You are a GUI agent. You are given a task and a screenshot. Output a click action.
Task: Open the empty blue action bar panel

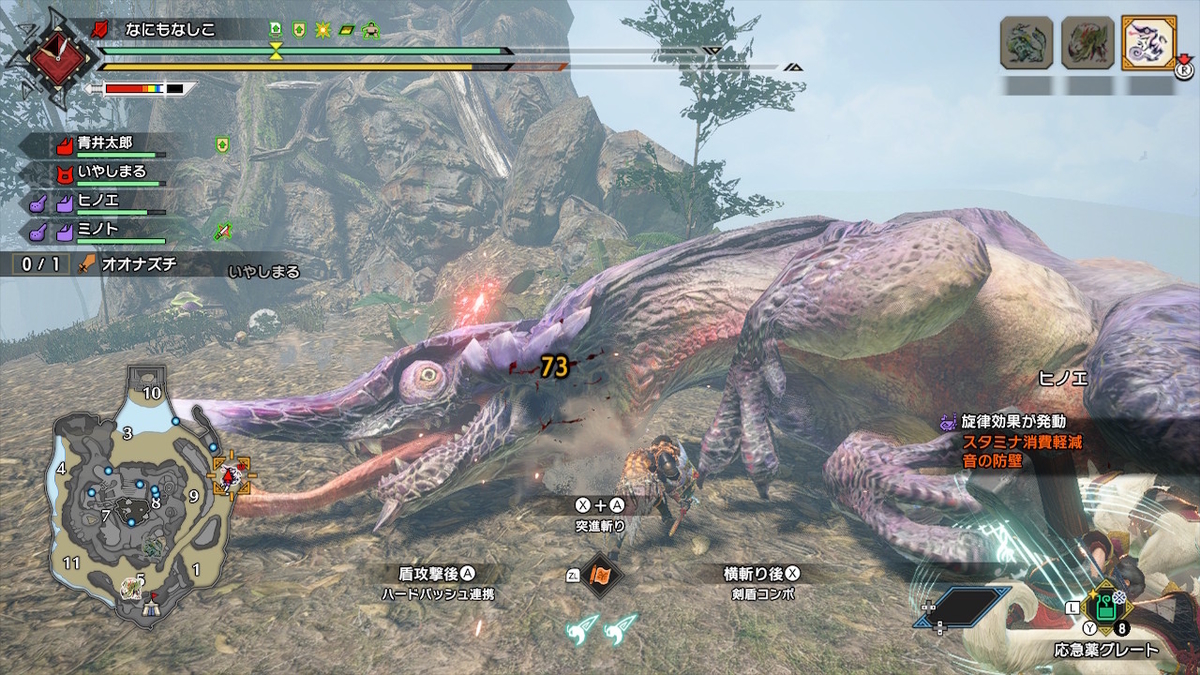962,606
